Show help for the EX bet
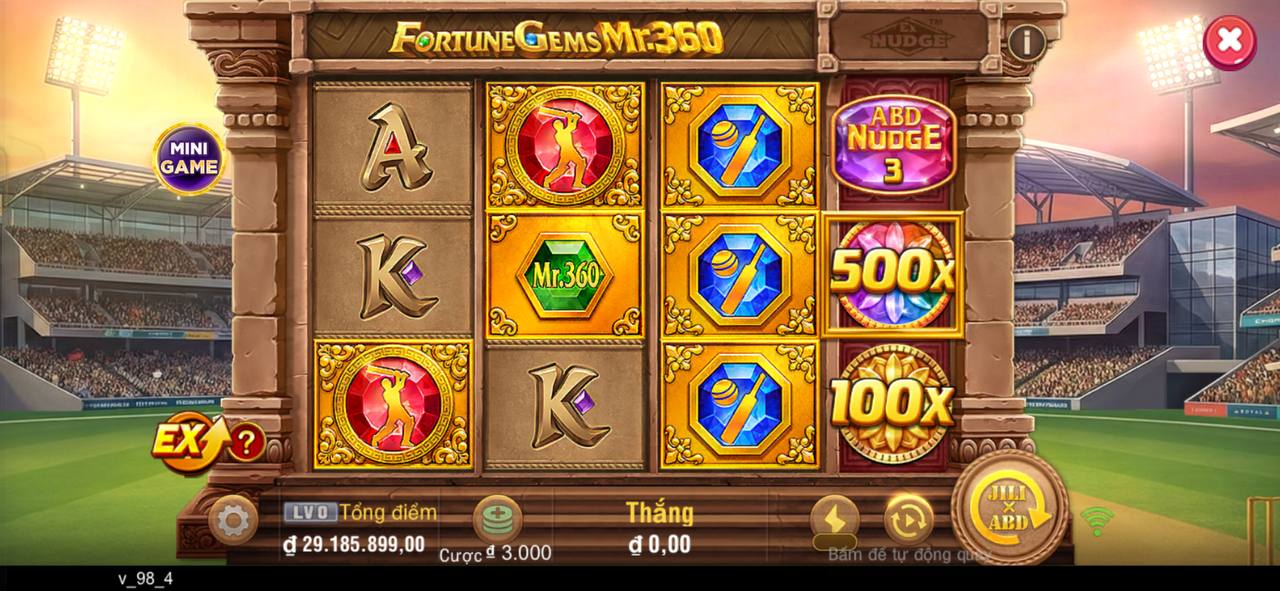Image resolution: width=1280 pixels, height=591 pixels. tap(246, 441)
